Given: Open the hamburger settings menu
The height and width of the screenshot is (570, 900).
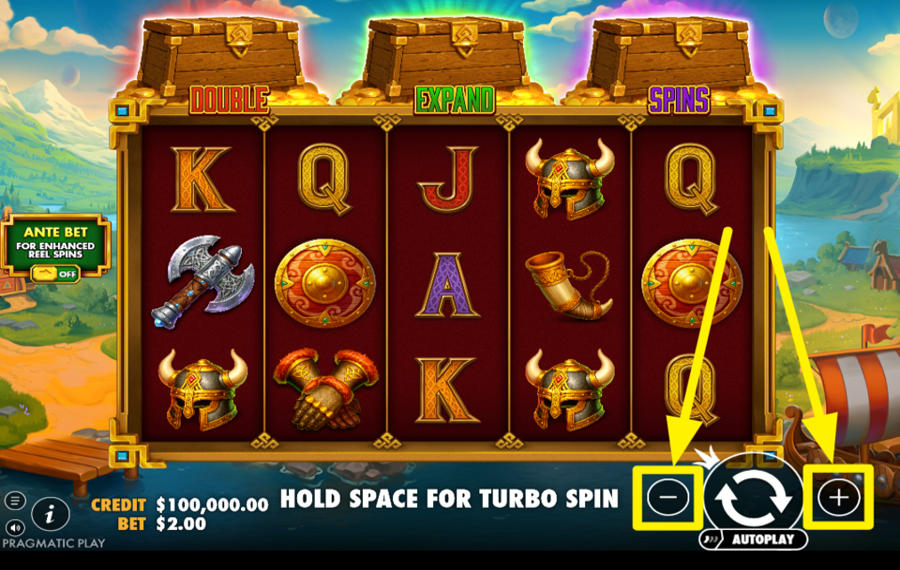Looking at the screenshot, I should 15,500.
